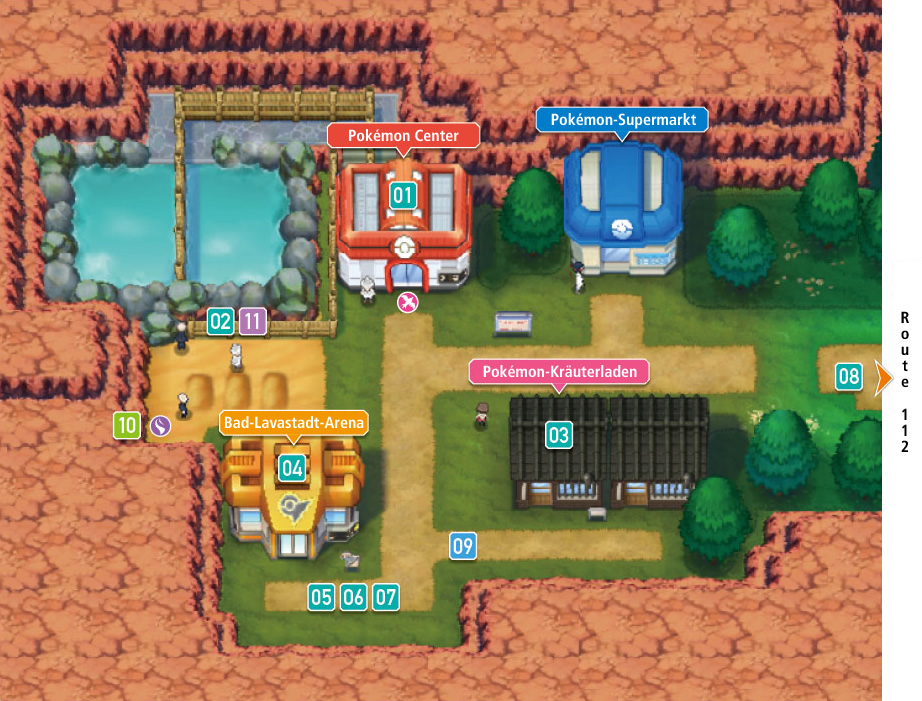The height and width of the screenshot is (701, 922).
Task: Choose map marker 03
Action: pyautogui.click(x=558, y=435)
